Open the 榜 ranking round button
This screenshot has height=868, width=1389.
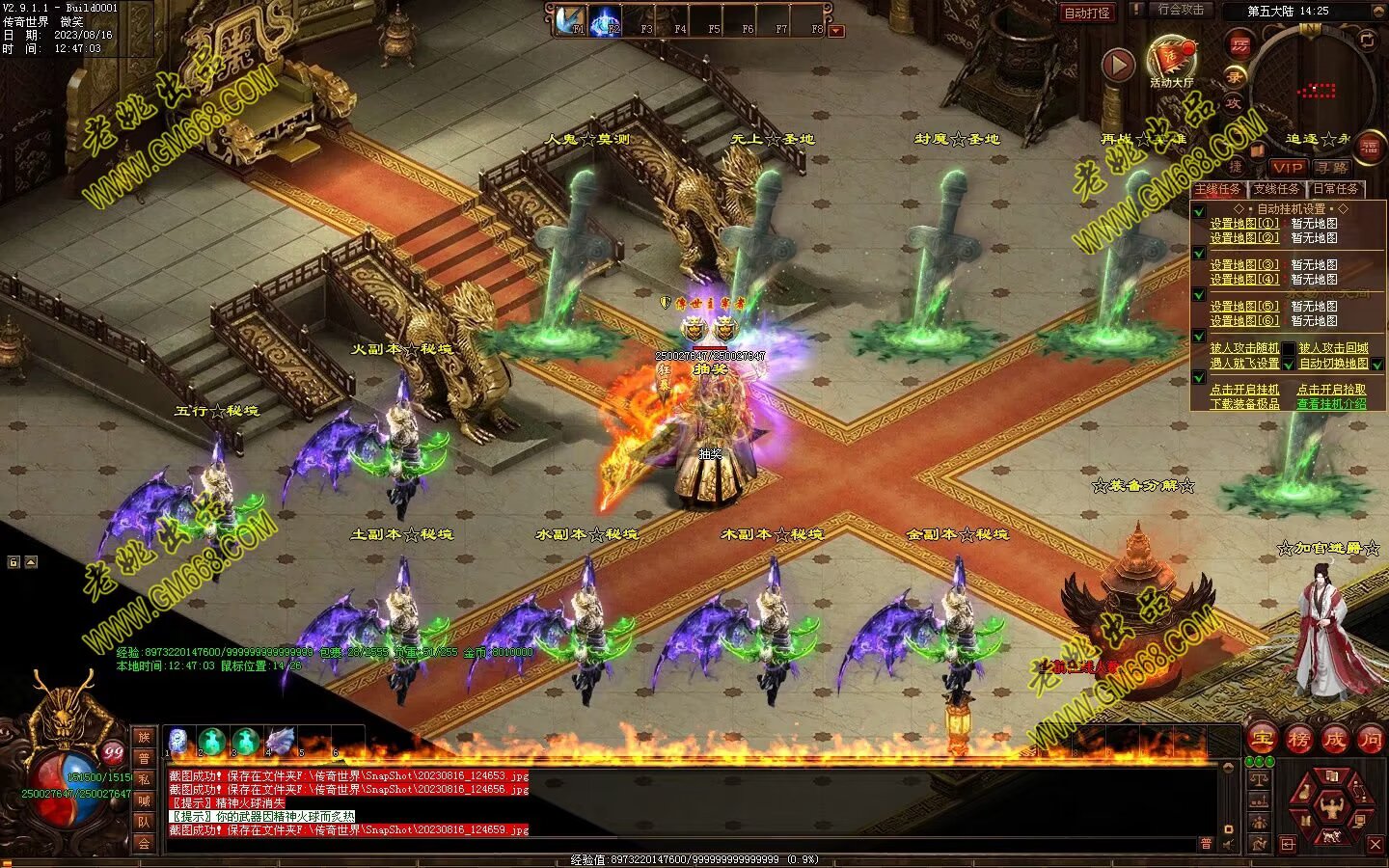click(x=1298, y=740)
